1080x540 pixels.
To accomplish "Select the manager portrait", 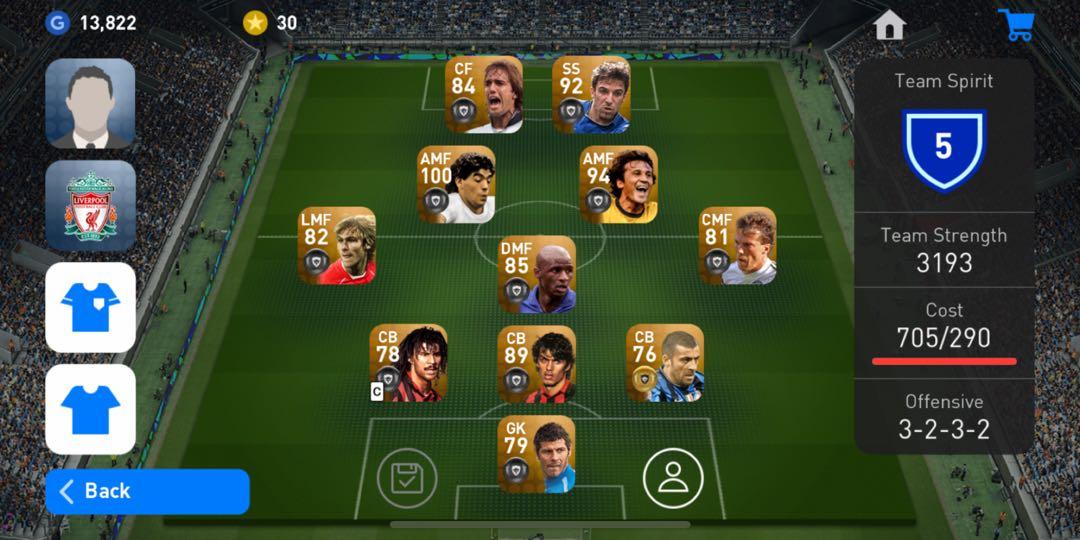I will (x=90, y=103).
